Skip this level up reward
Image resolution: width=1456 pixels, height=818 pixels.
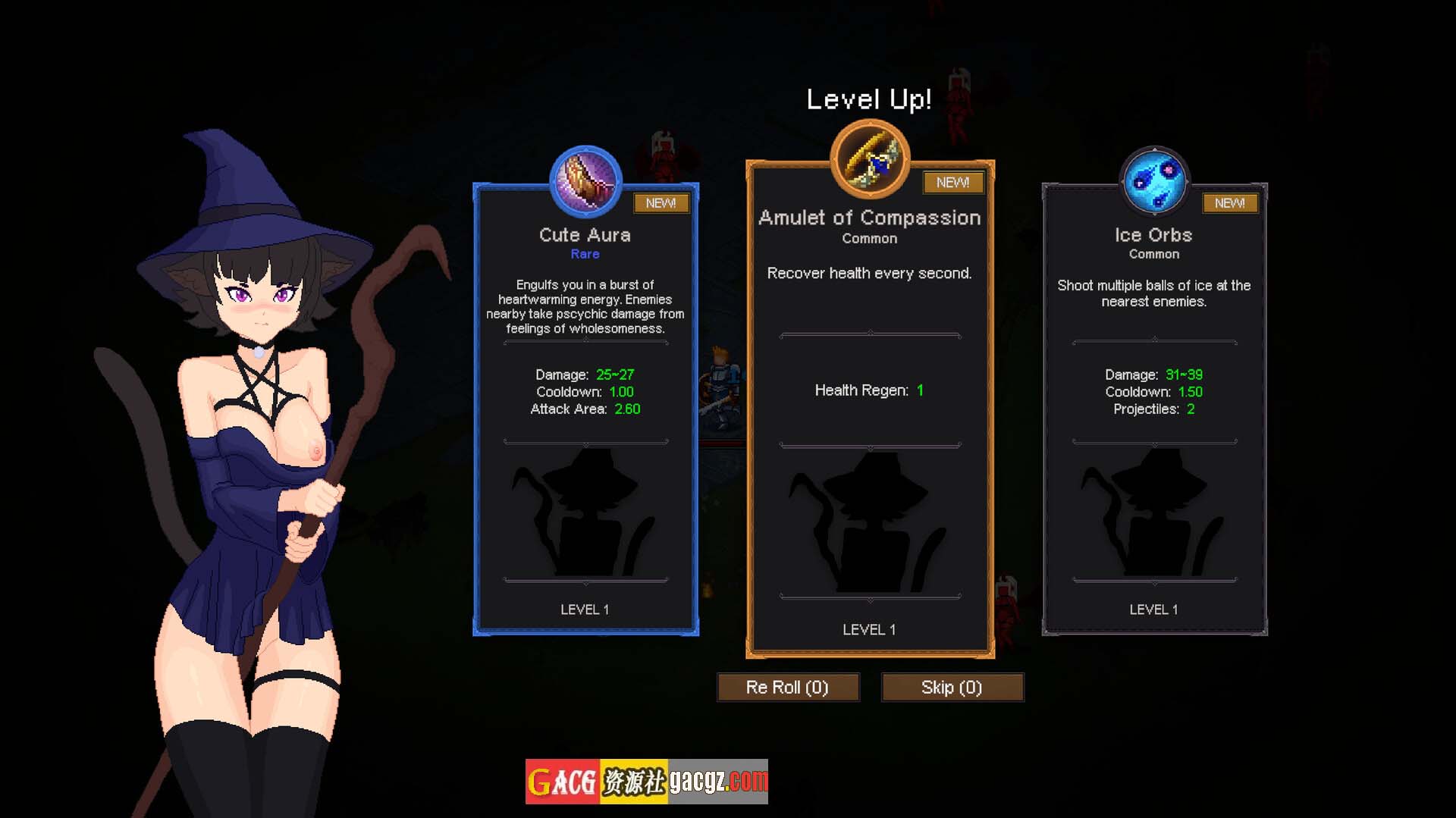(x=952, y=687)
